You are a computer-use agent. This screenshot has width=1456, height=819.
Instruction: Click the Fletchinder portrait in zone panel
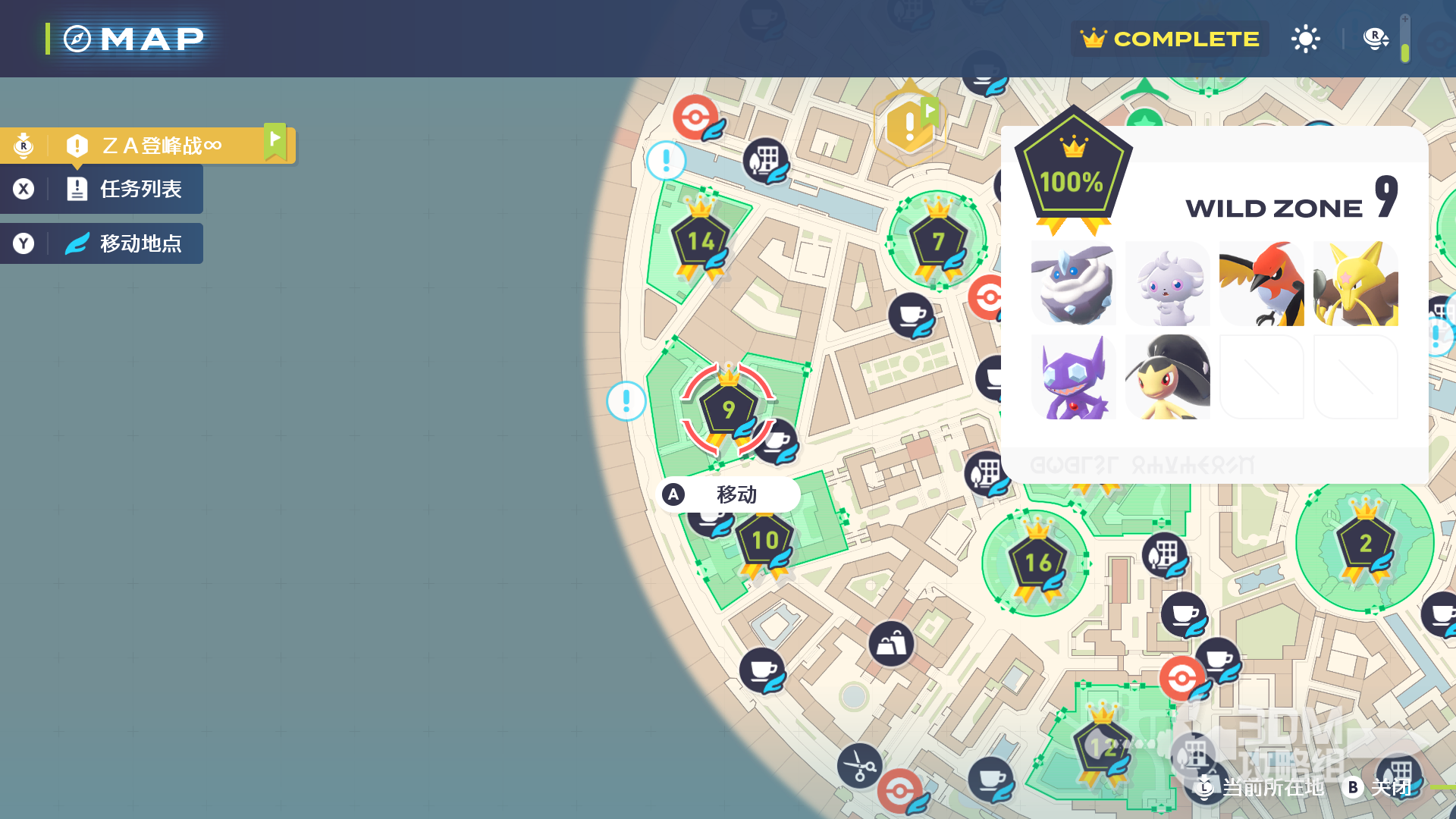point(1261,284)
